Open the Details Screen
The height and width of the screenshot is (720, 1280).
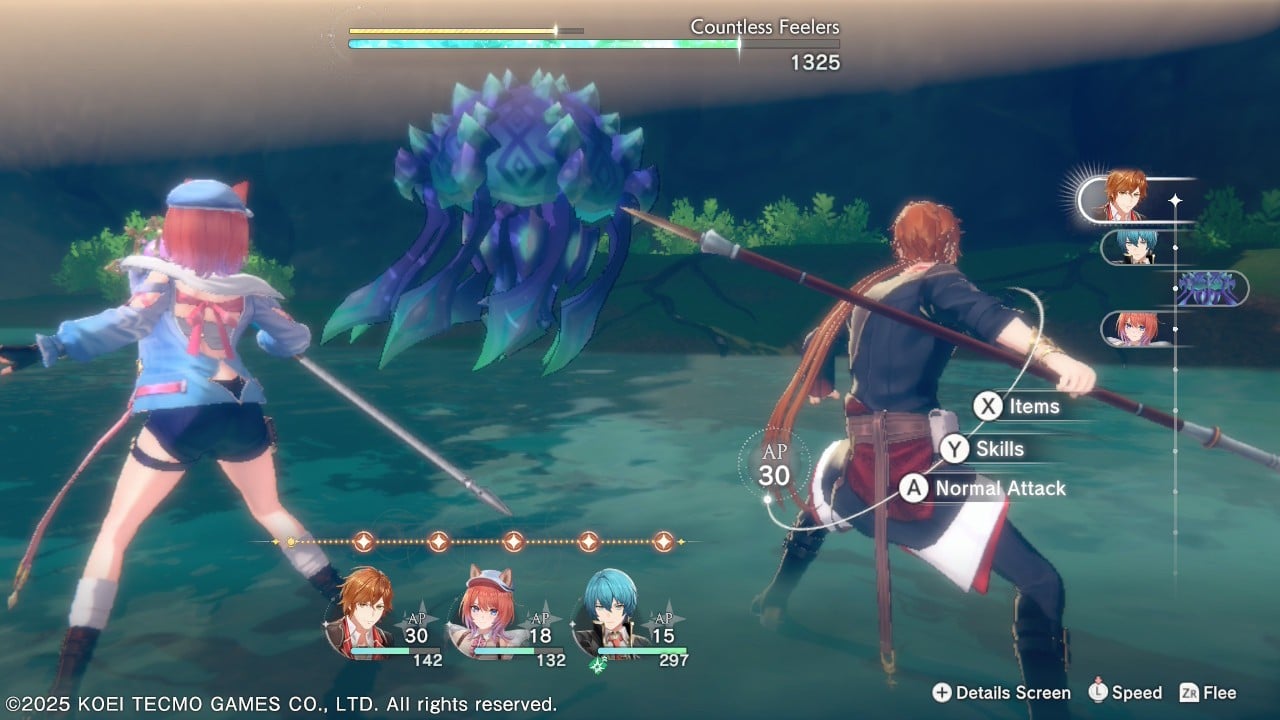click(x=1002, y=693)
